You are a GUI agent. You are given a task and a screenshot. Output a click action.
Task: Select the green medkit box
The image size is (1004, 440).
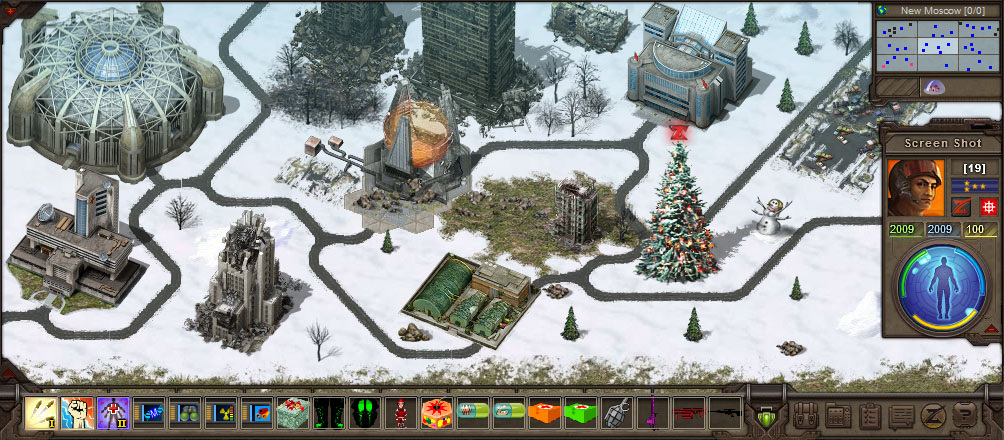tap(579, 412)
